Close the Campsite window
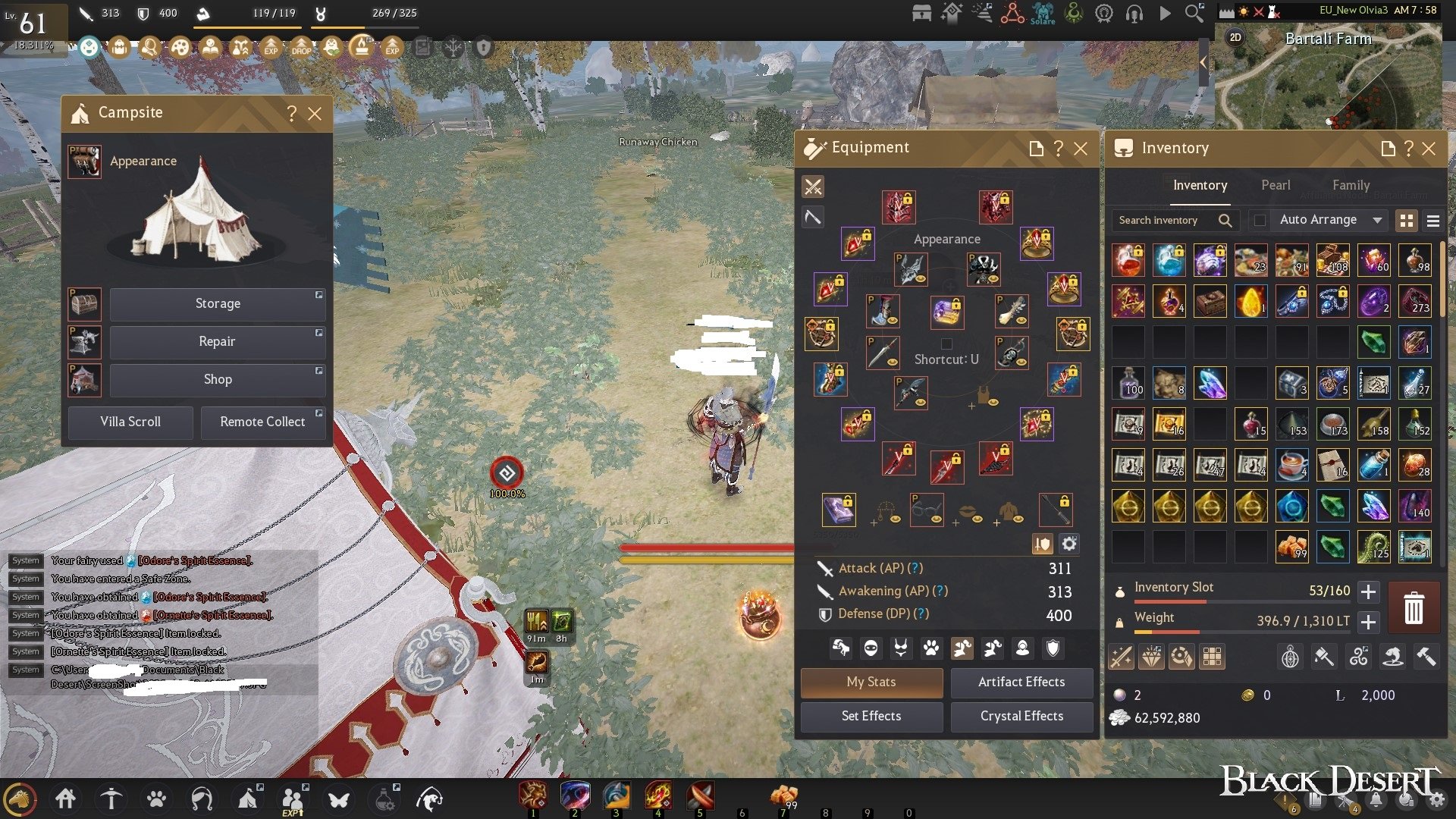 pos(315,114)
